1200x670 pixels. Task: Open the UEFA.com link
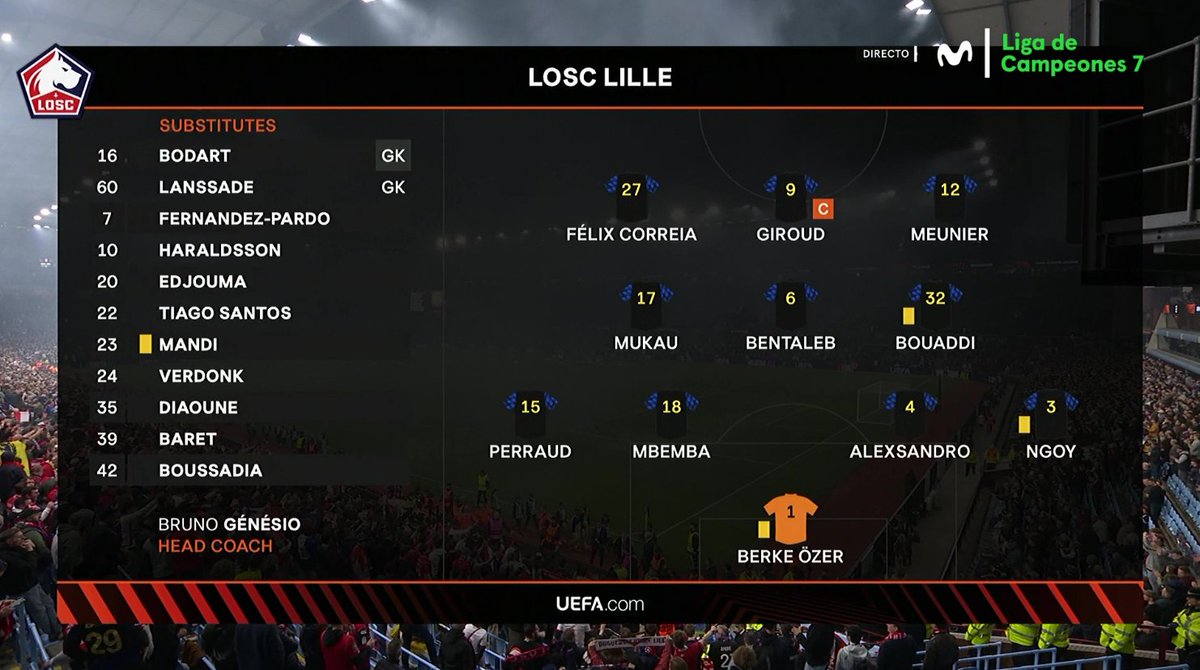[x=600, y=604]
